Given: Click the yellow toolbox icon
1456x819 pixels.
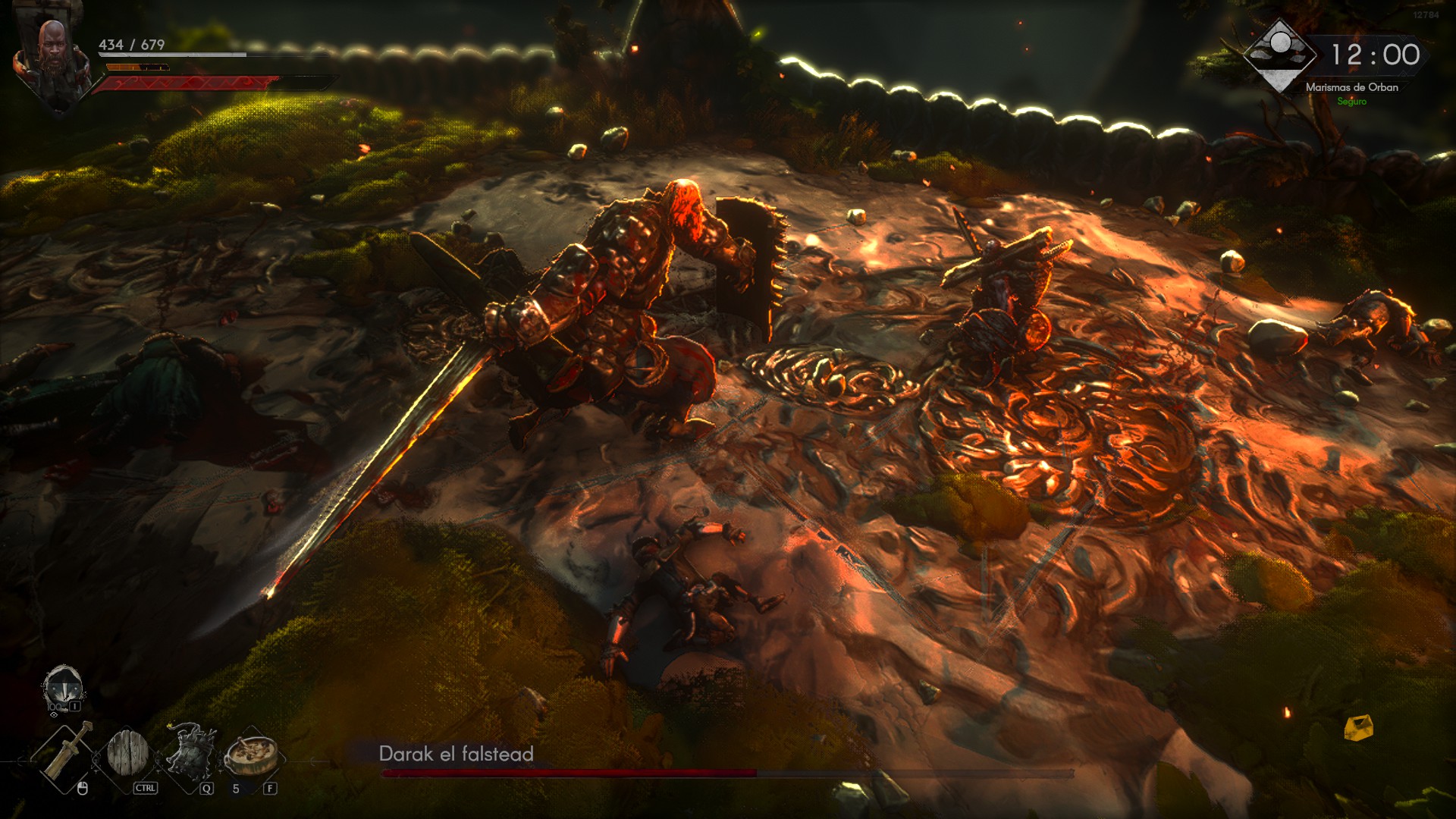Looking at the screenshot, I should pos(1358,727).
